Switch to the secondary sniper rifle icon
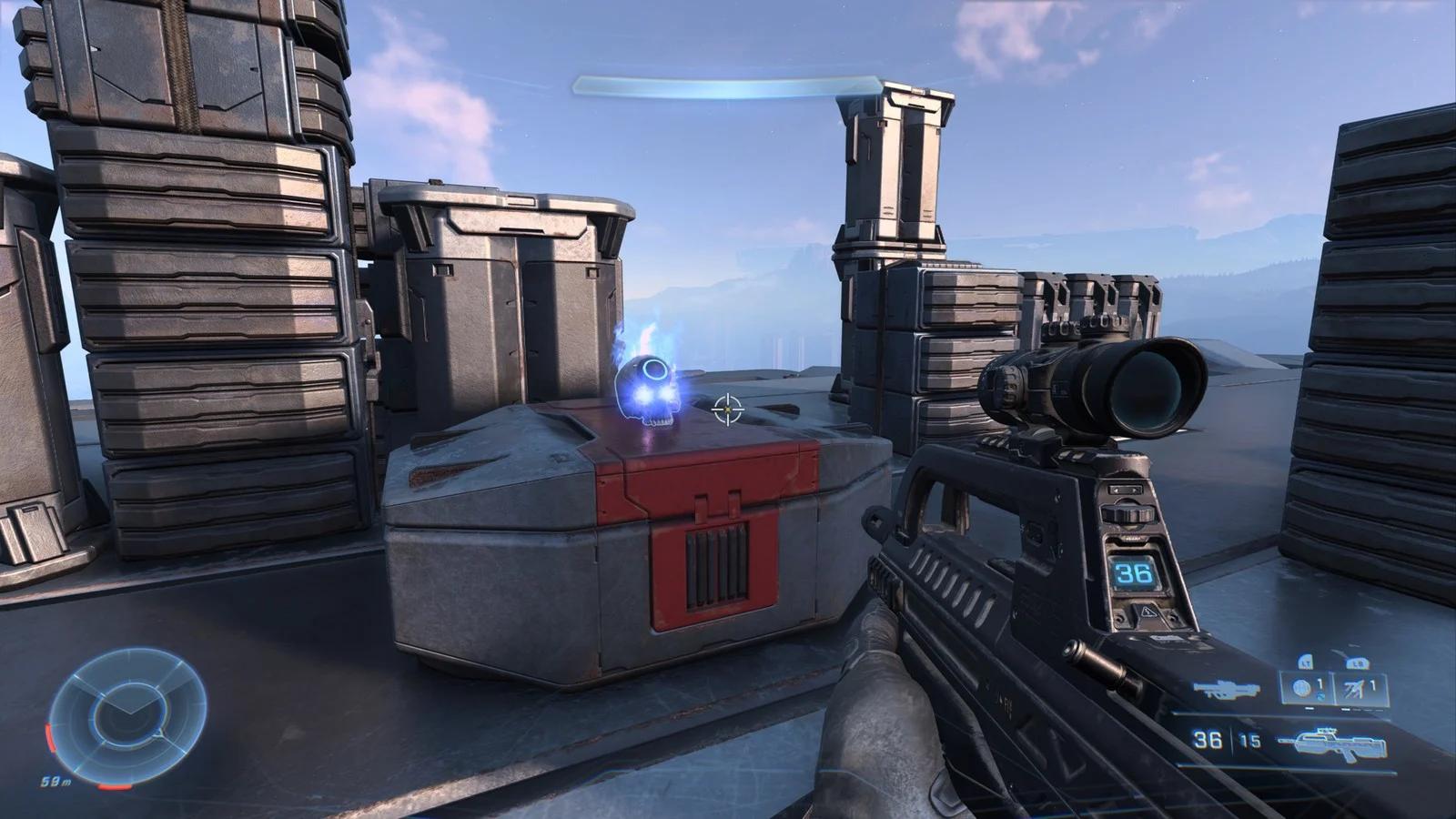The height and width of the screenshot is (819, 1456). point(1226,690)
